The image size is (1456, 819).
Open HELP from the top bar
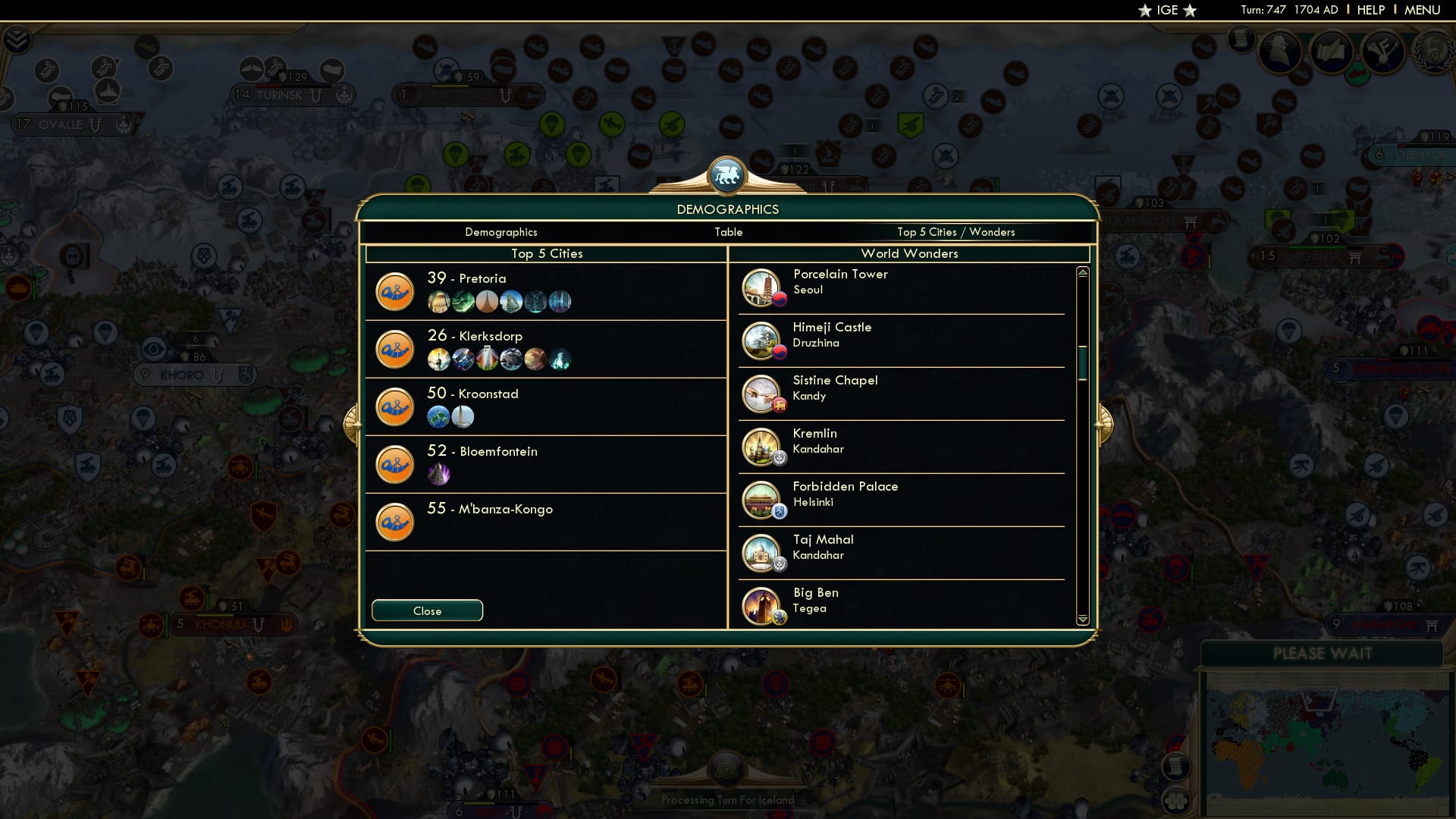pyautogui.click(x=1370, y=10)
